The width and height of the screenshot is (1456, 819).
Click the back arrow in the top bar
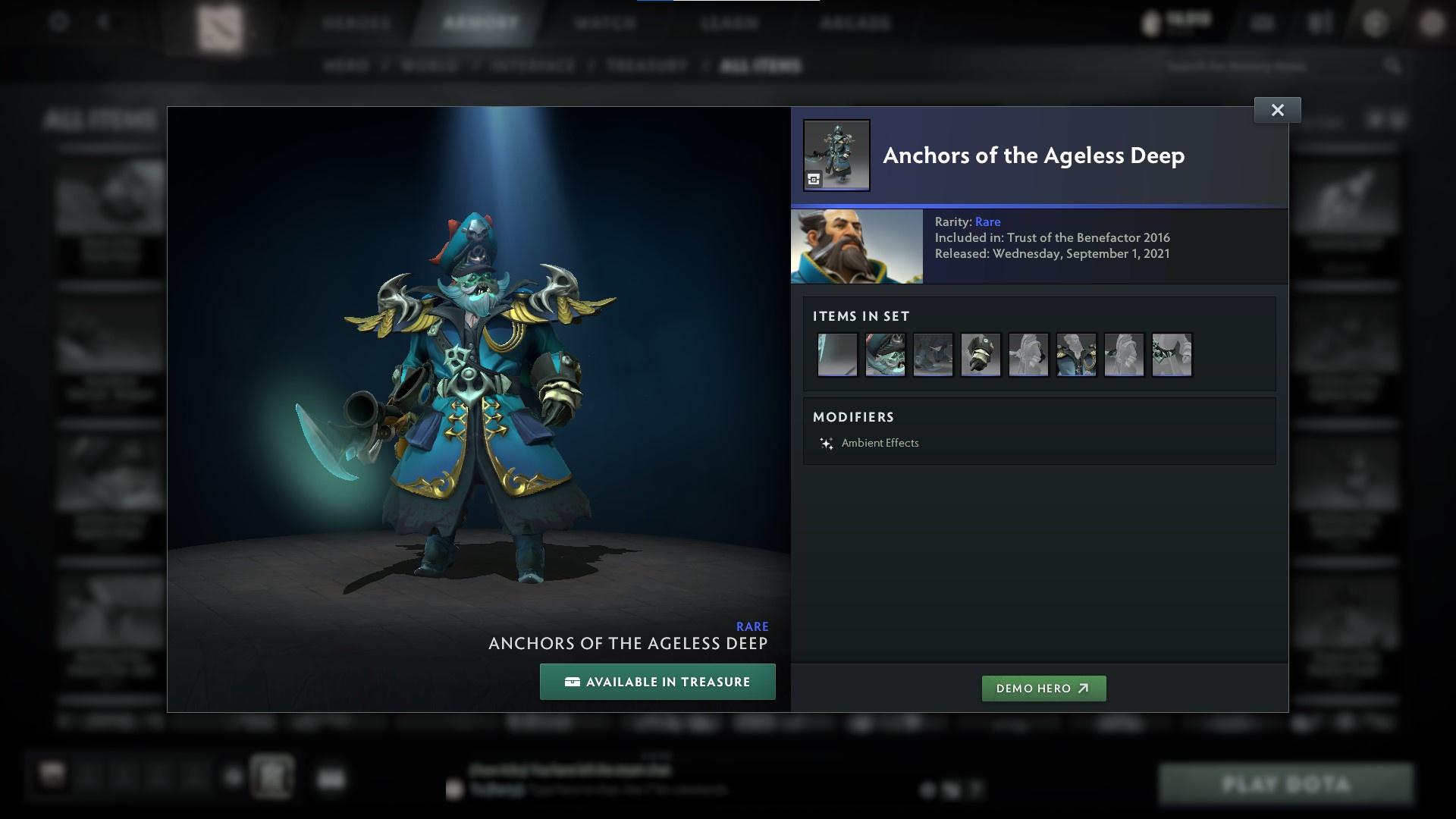(x=105, y=22)
